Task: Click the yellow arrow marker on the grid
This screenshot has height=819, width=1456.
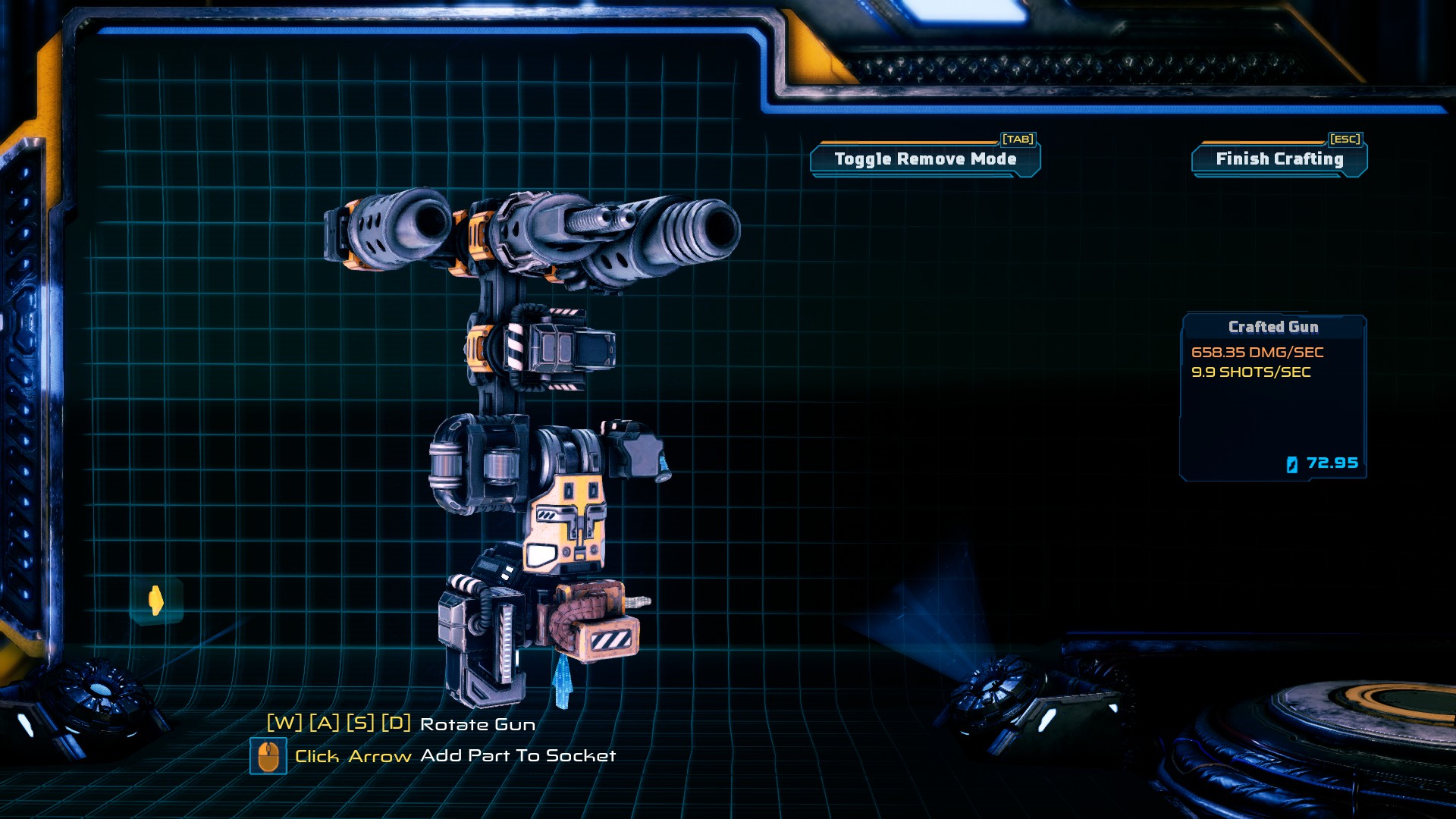Action: [156, 601]
